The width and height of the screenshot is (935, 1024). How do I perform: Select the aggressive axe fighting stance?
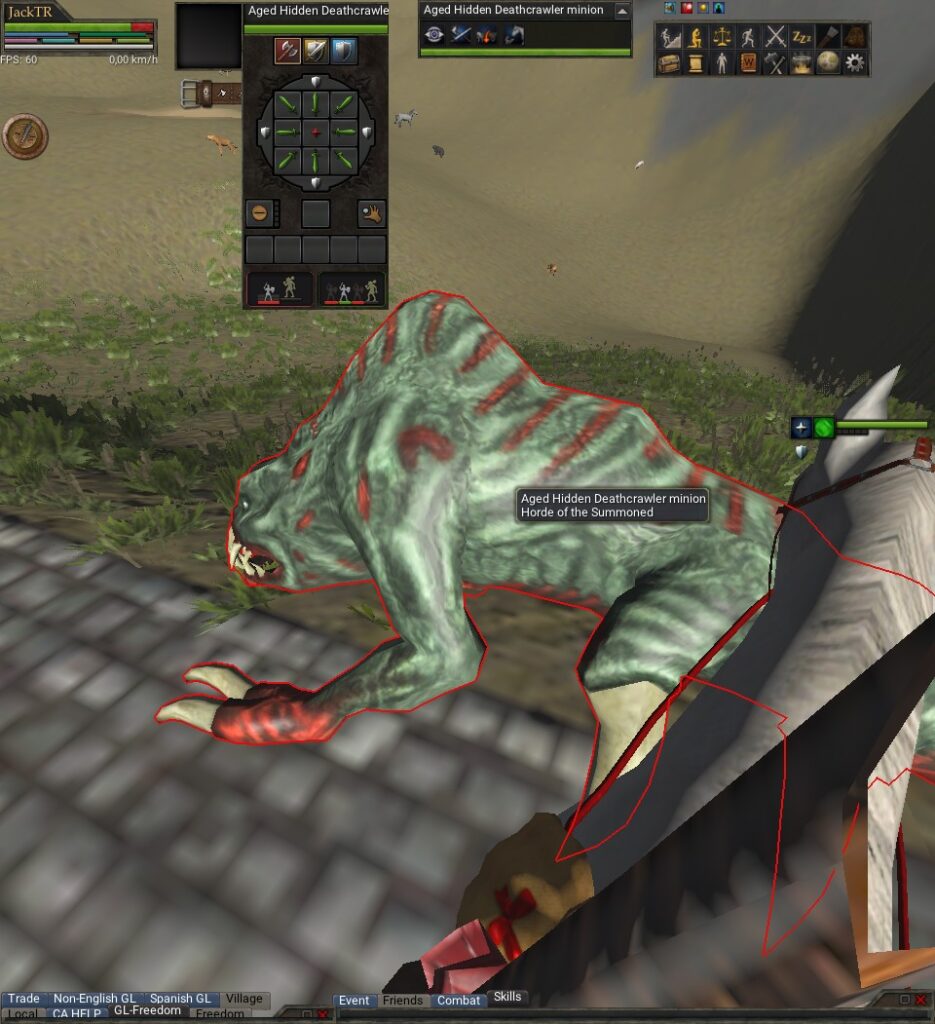[x=288, y=50]
